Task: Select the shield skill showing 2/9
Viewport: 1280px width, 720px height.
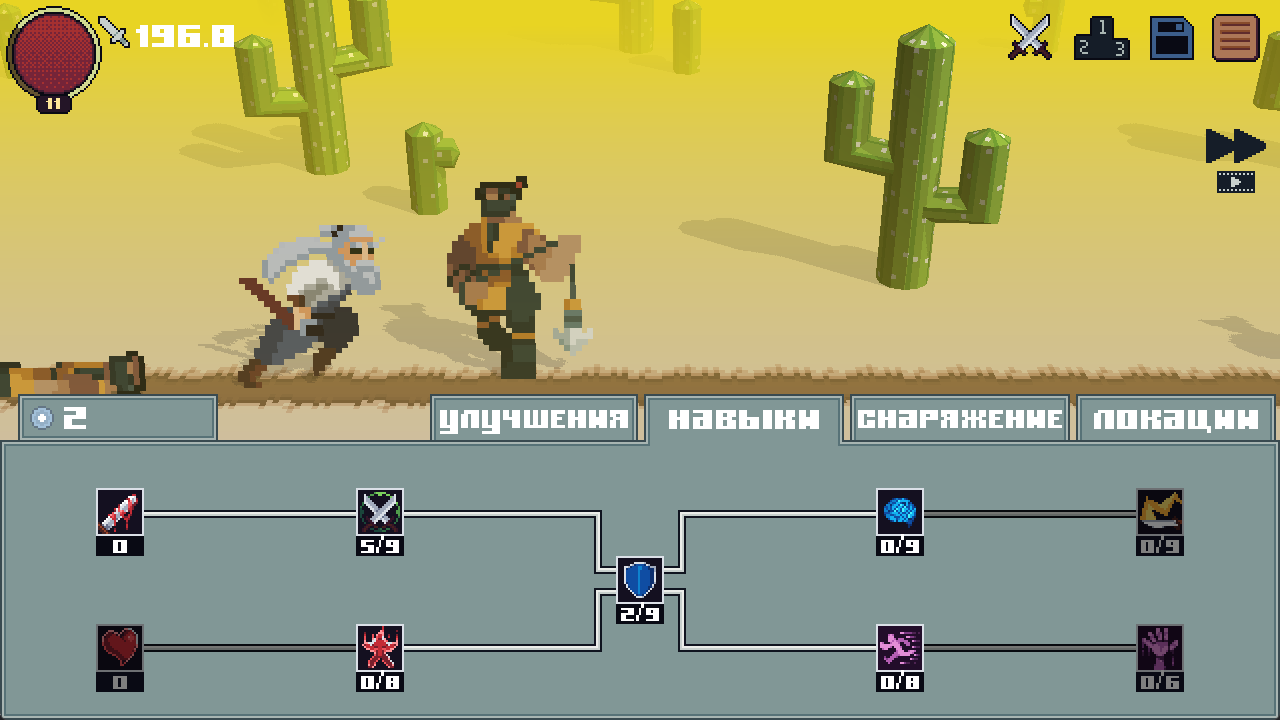Action: coord(640,580)
